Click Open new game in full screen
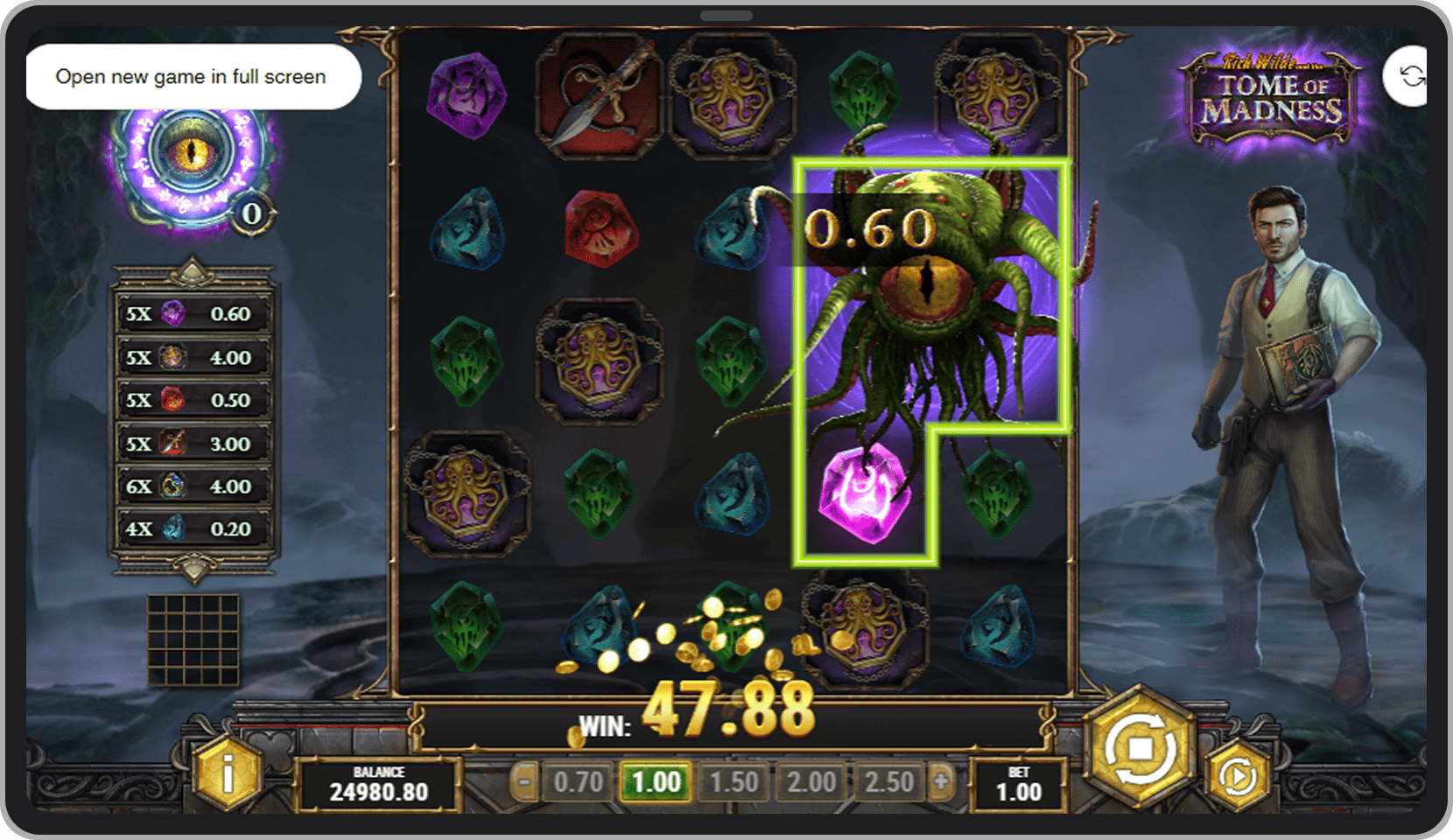This screenshot has width=1453, height=840. click(x=192, y=77)
